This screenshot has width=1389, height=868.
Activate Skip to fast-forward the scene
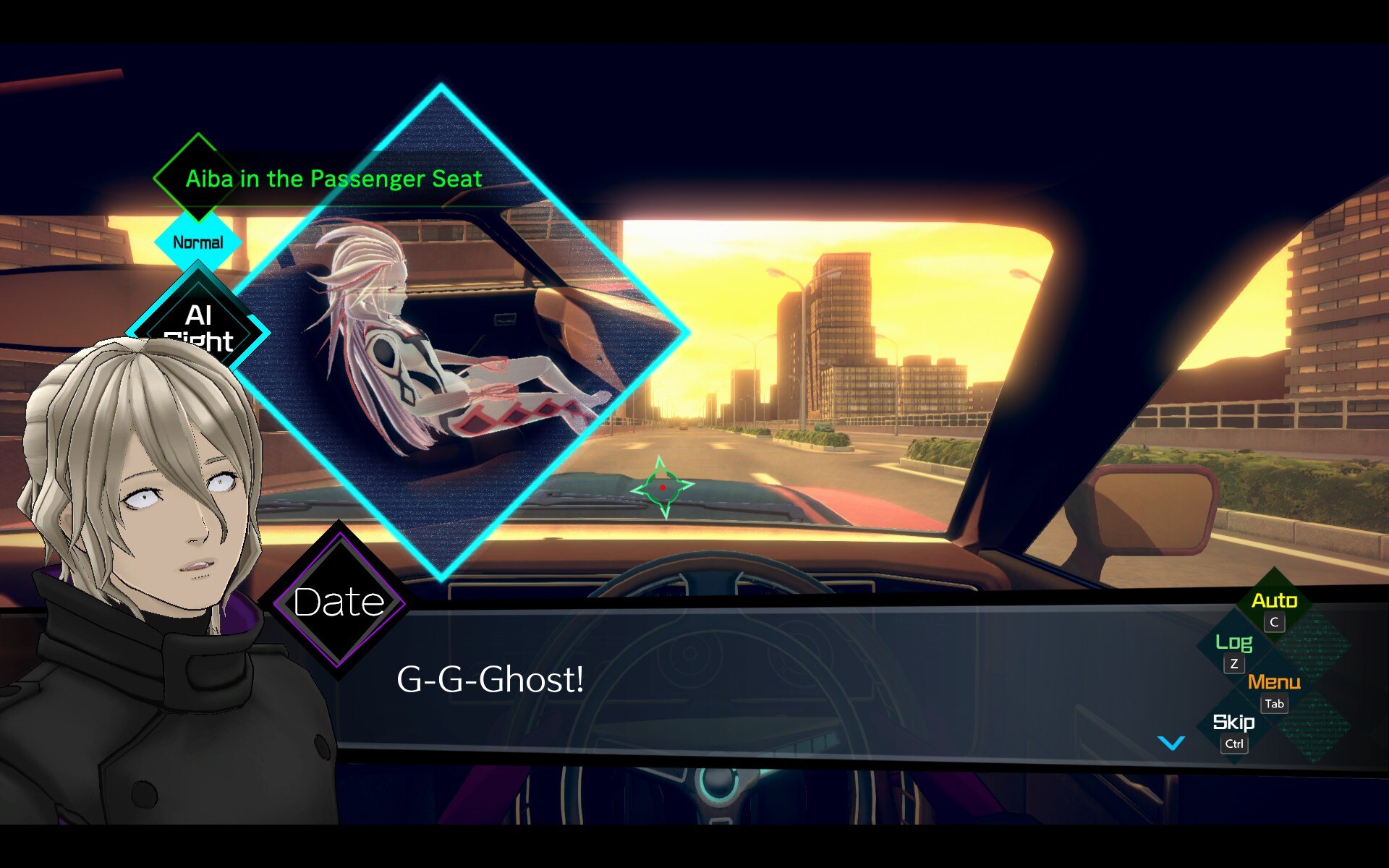coord(1233,723)
